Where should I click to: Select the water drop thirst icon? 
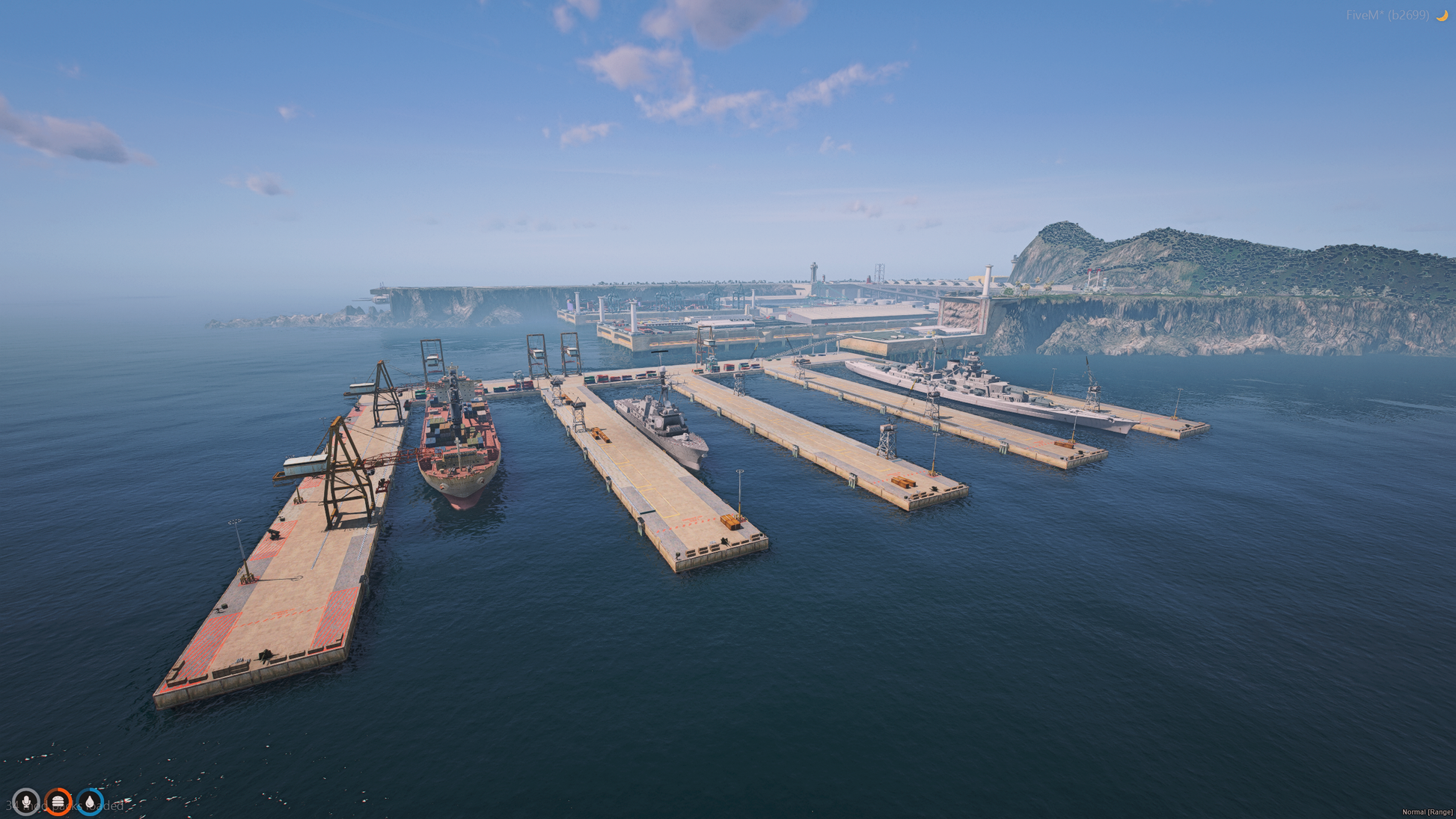coord(91,802)
